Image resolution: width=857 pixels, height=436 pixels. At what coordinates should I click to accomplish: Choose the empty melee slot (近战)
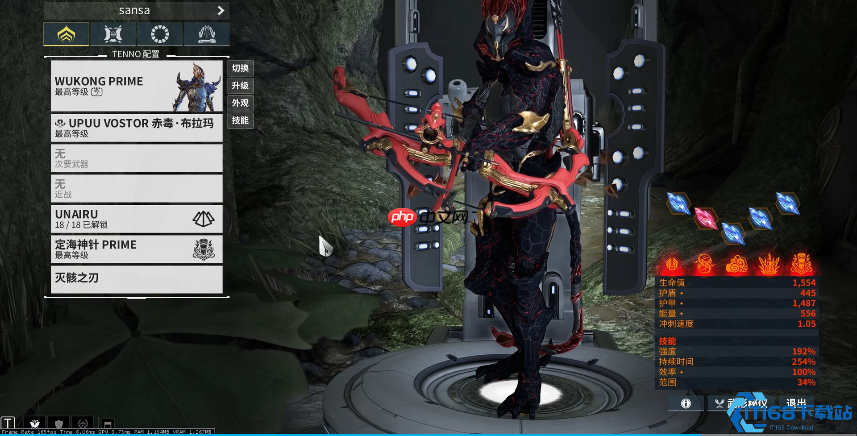pos(135,188)
